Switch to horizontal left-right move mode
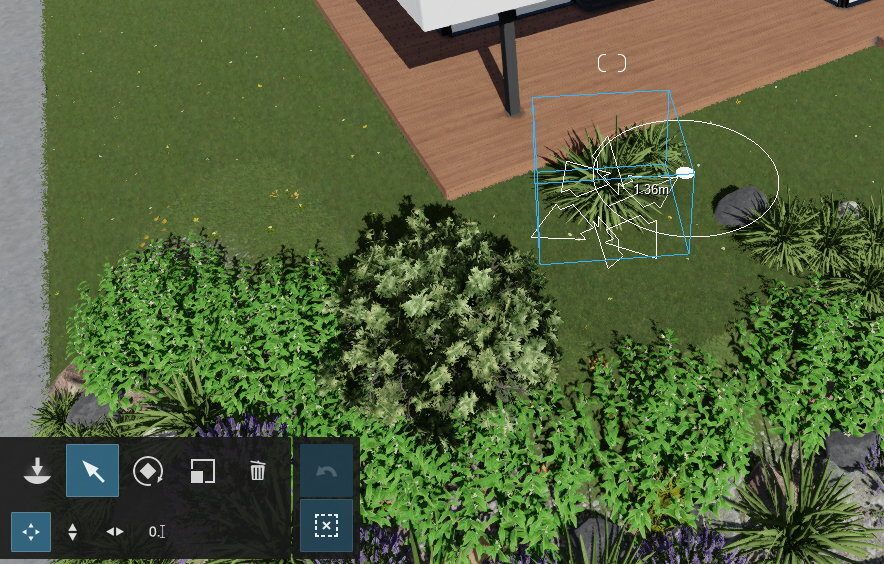Viewport: 884px width, 564px height. (115, 532)
